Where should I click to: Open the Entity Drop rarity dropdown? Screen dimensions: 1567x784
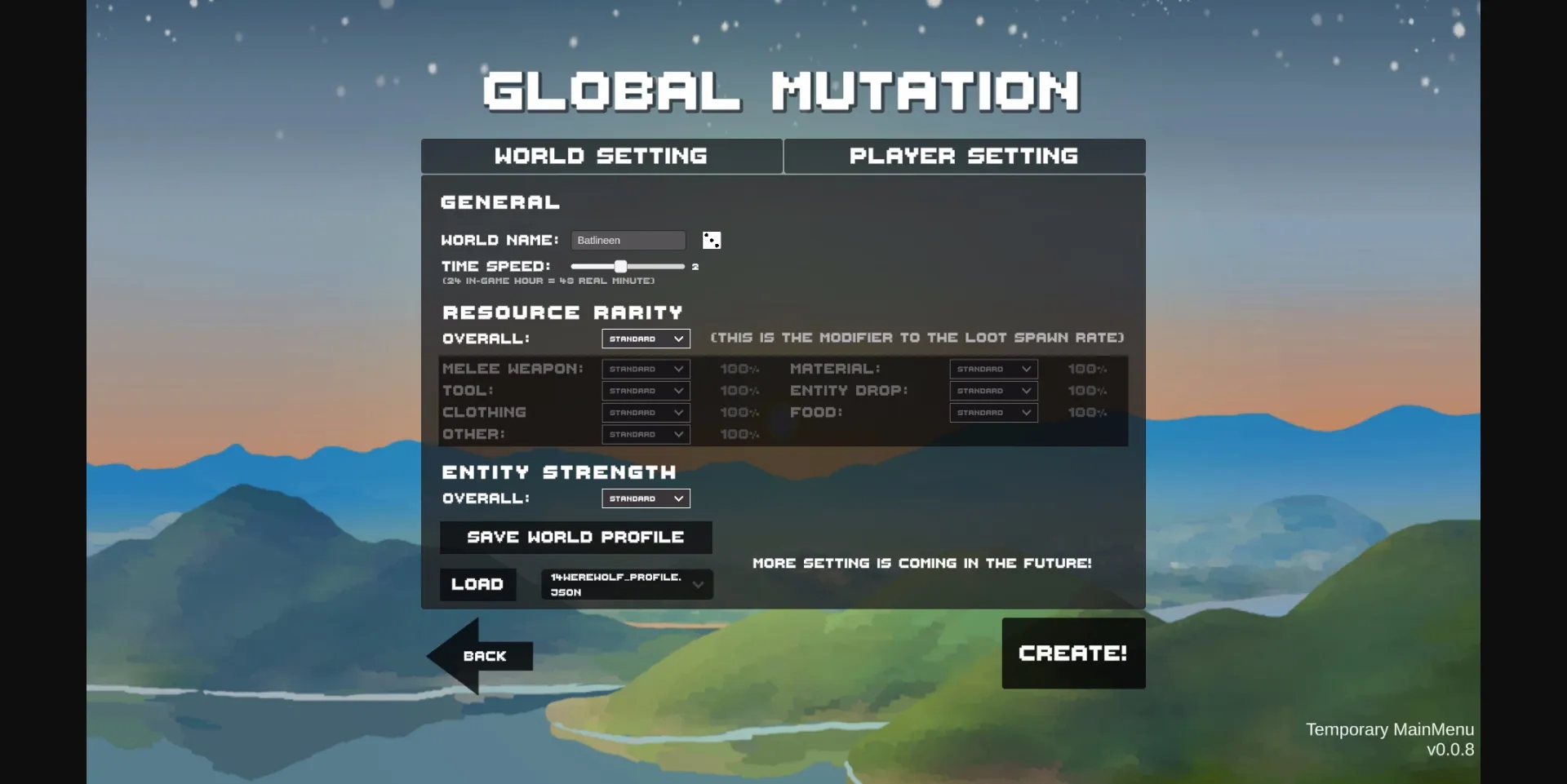(x=992, y=390)
